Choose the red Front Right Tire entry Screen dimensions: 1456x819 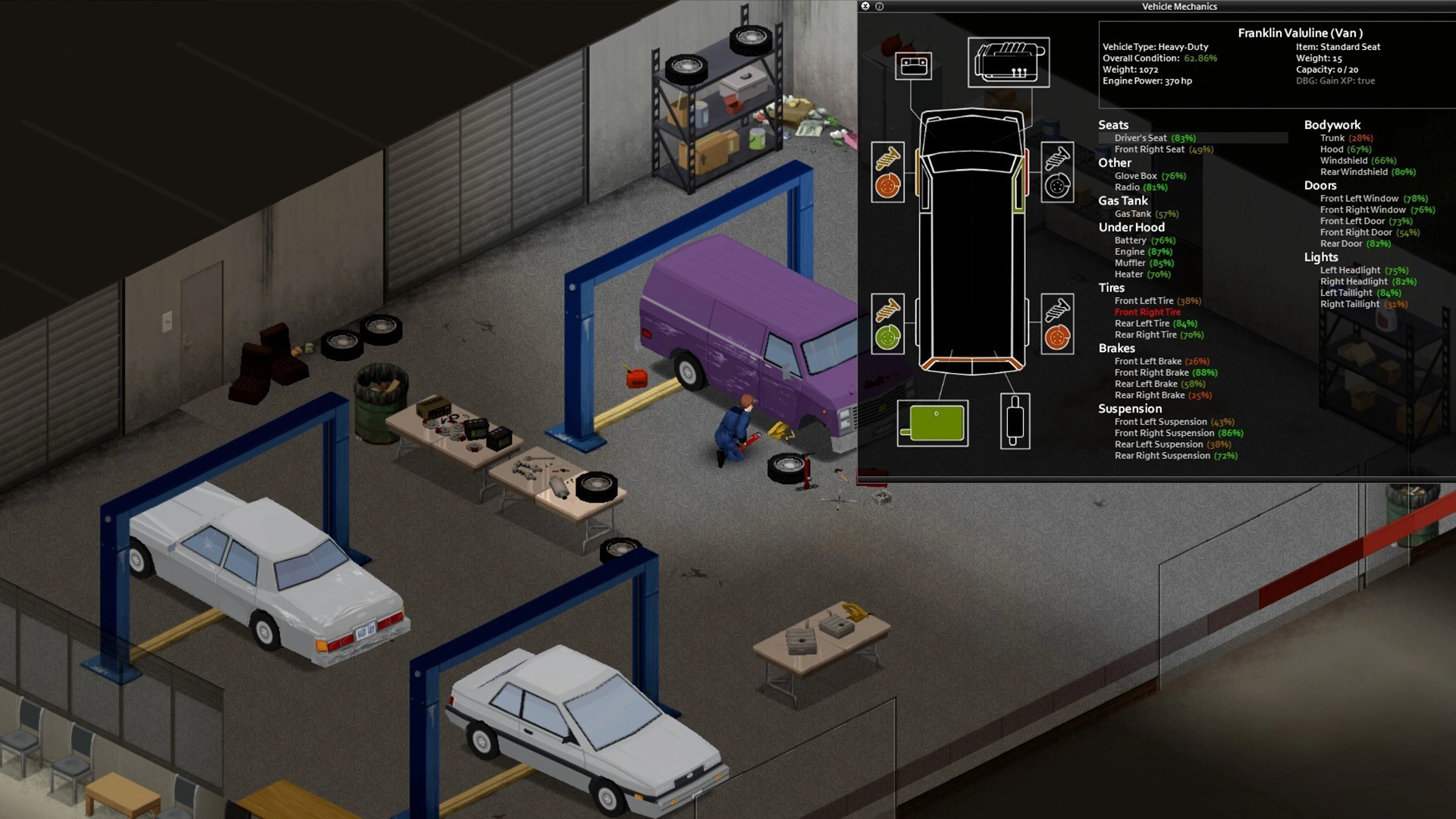pyautogui.click(x=1147, y=312)
